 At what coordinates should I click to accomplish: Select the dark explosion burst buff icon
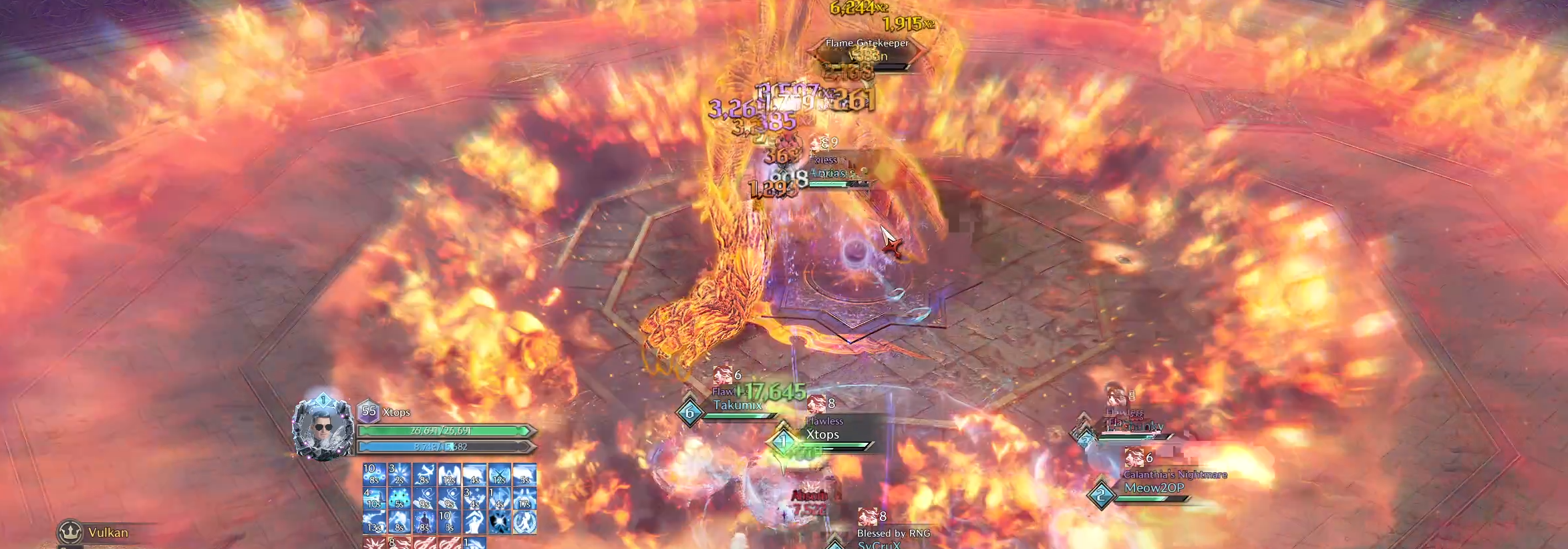500,522
